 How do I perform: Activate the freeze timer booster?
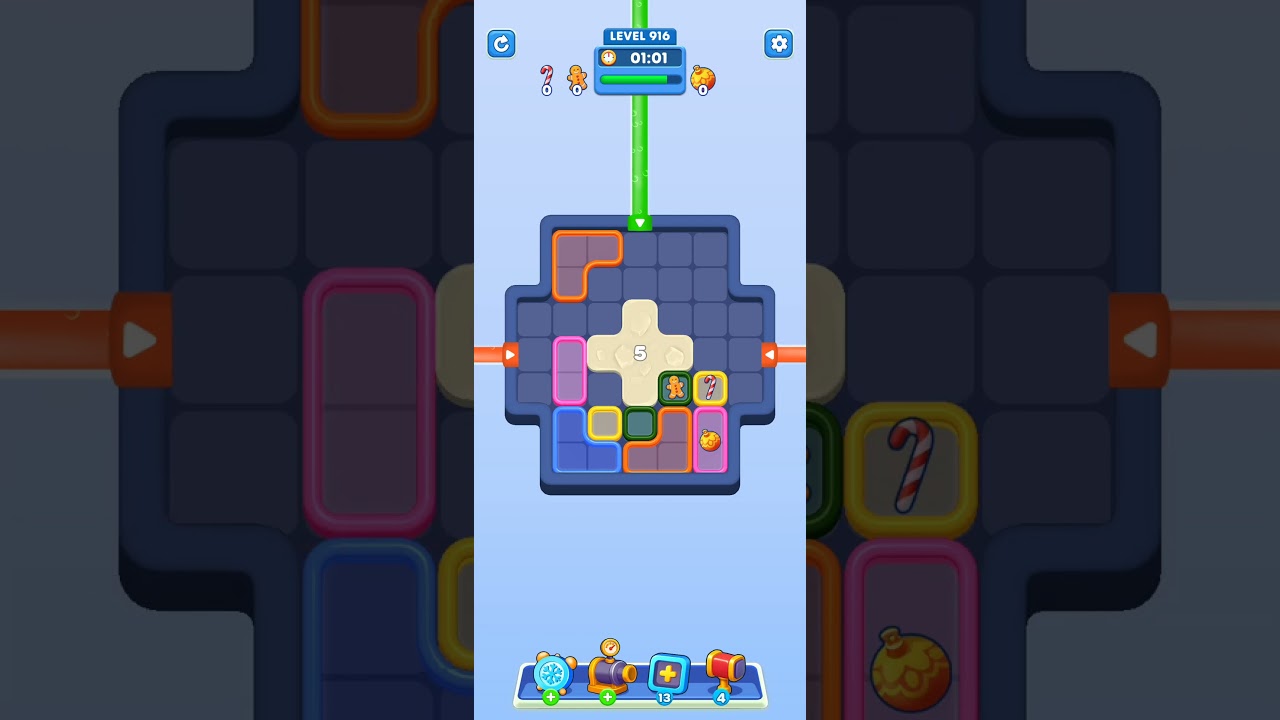[x=552, y=673]
